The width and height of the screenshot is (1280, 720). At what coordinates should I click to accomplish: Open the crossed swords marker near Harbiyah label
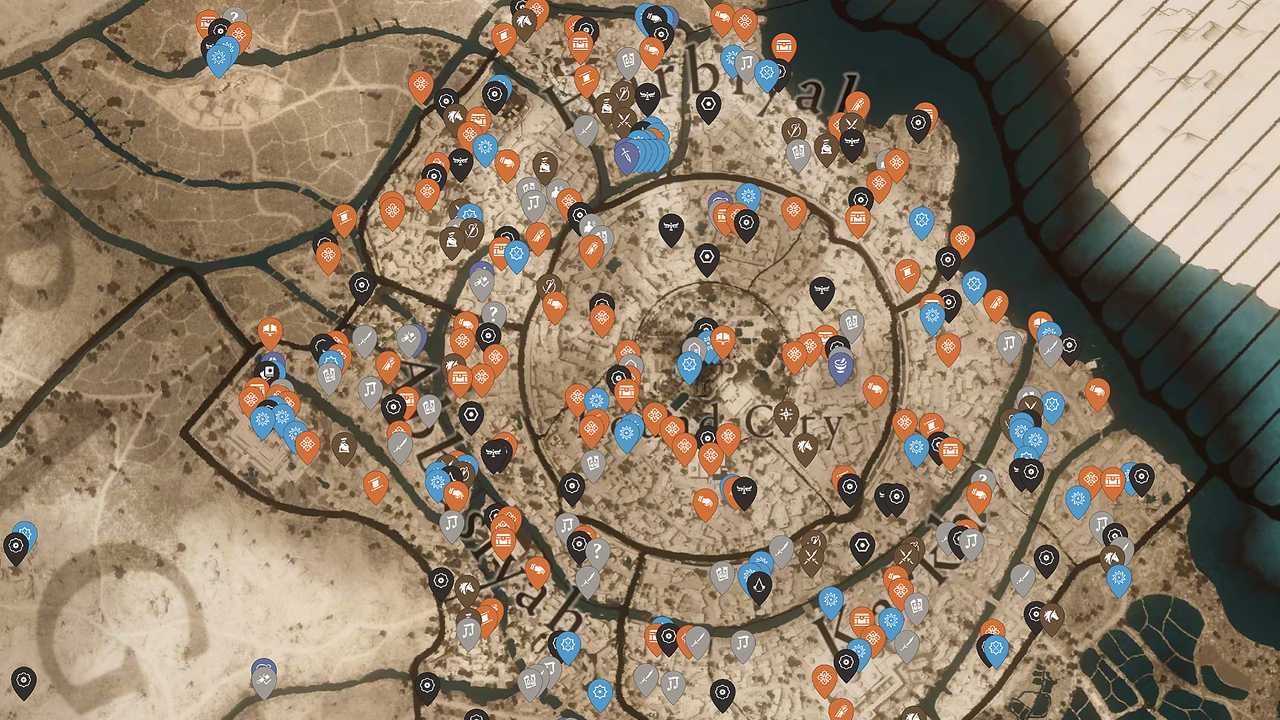pos(623,119)
